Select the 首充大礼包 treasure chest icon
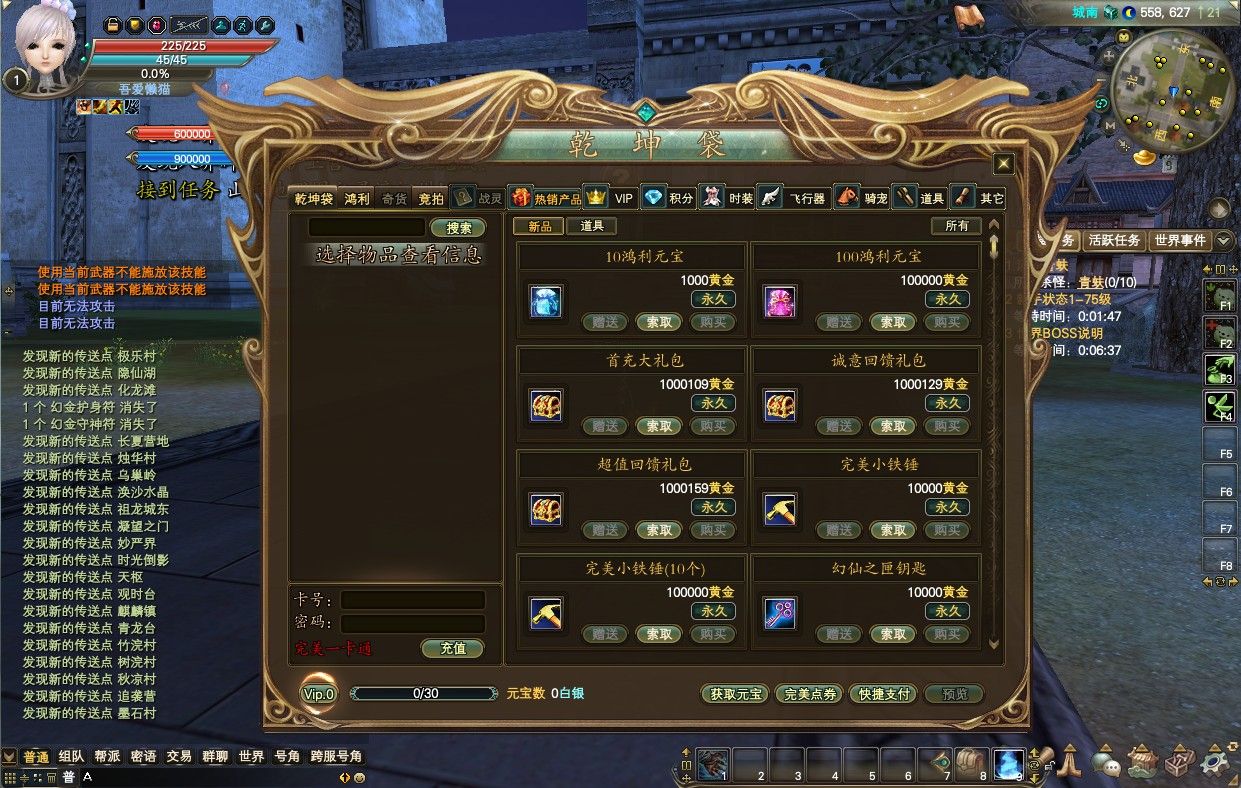This screenshot has width=1241, height=788. (x=546, y=405)
